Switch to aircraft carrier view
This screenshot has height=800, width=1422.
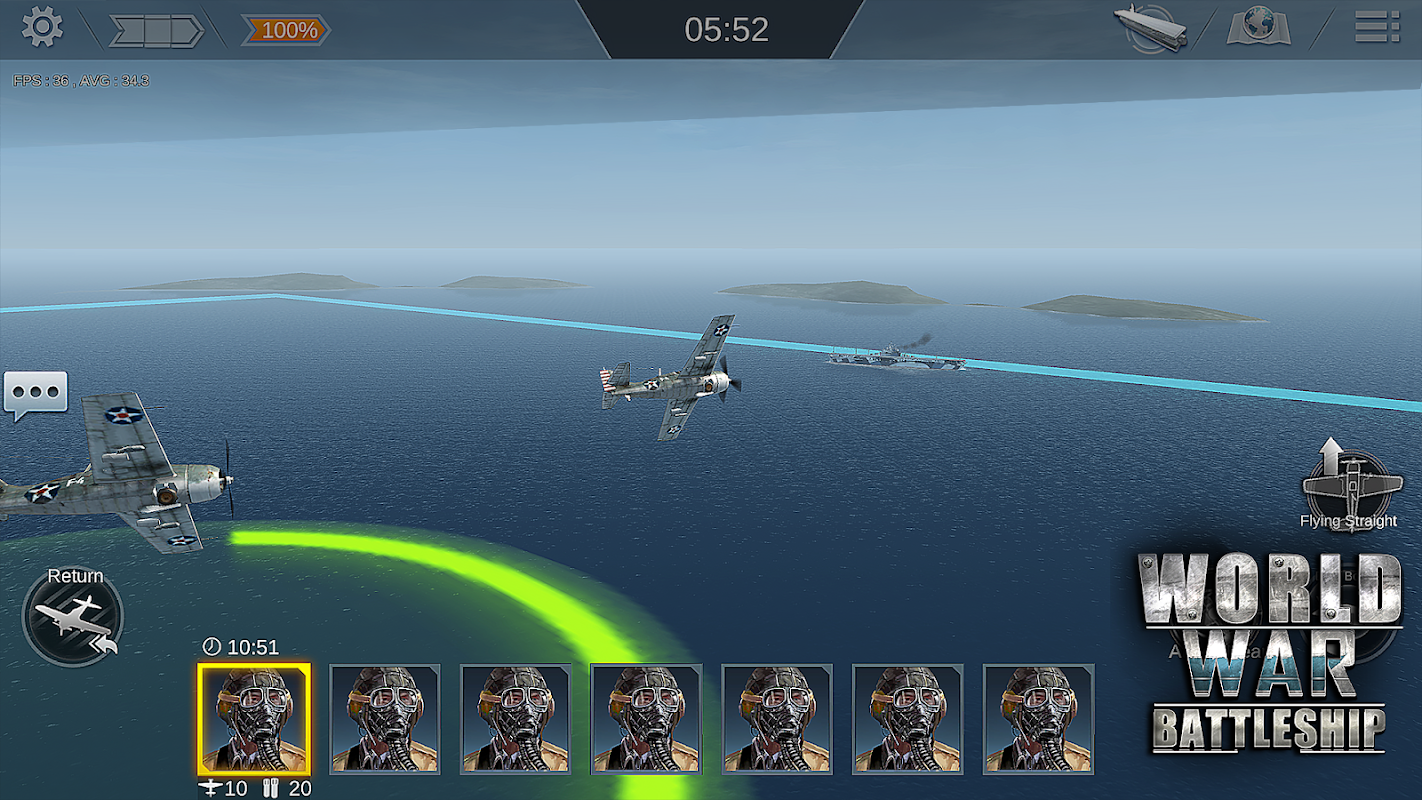[x=1151, y=28]
